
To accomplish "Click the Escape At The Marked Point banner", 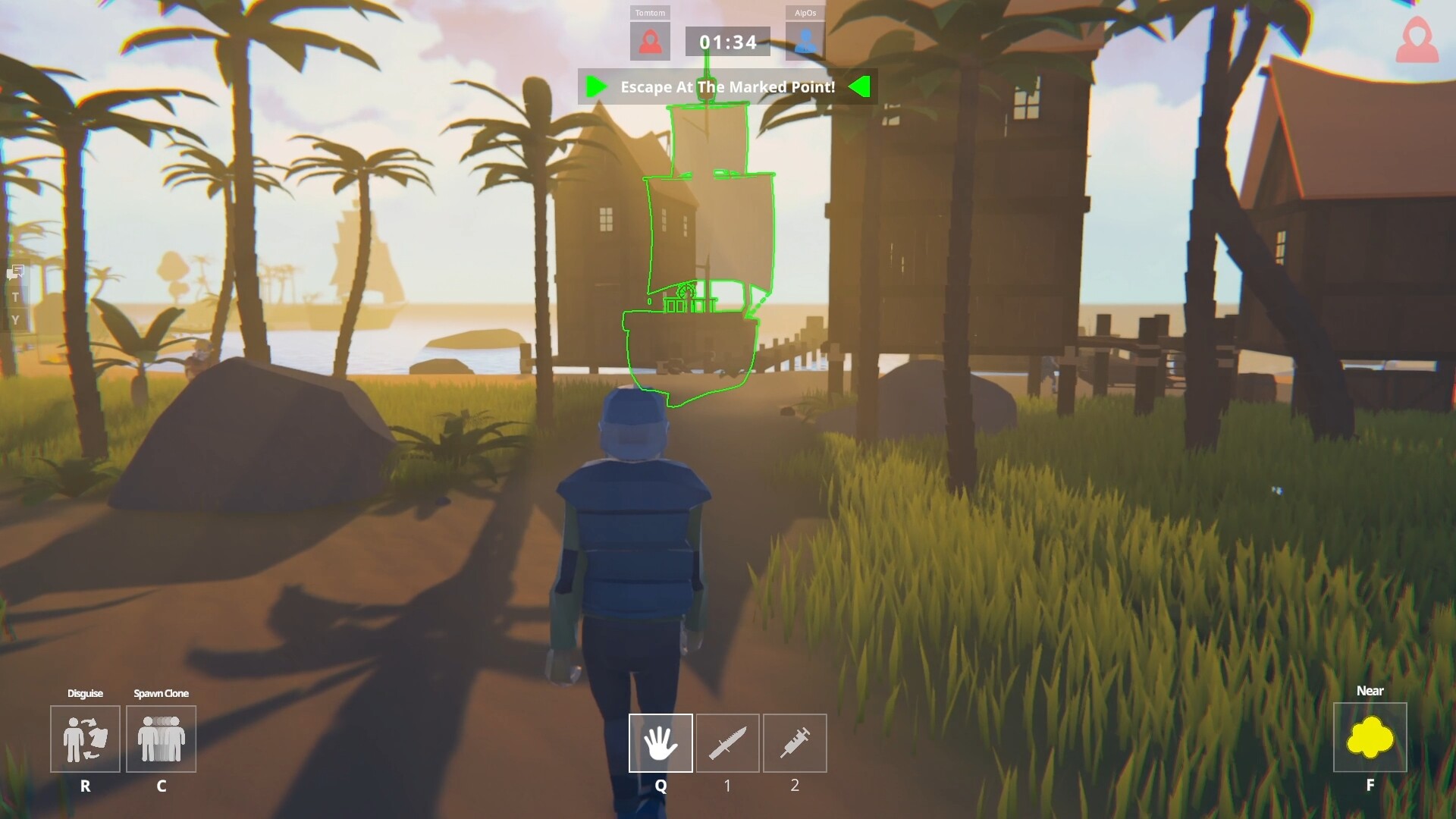I will 727,87.
